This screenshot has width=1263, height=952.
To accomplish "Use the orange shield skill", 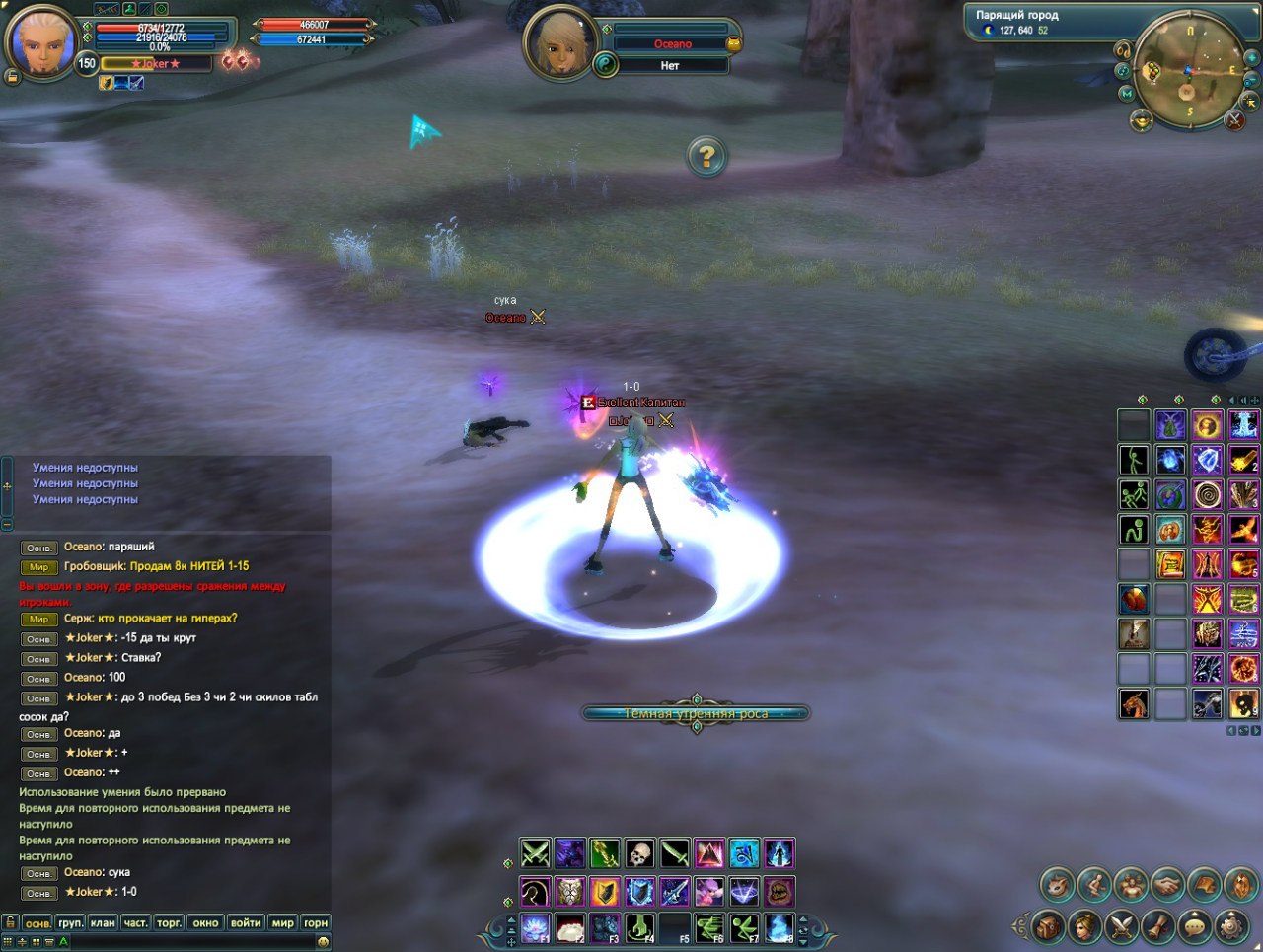I will point(605,892).
